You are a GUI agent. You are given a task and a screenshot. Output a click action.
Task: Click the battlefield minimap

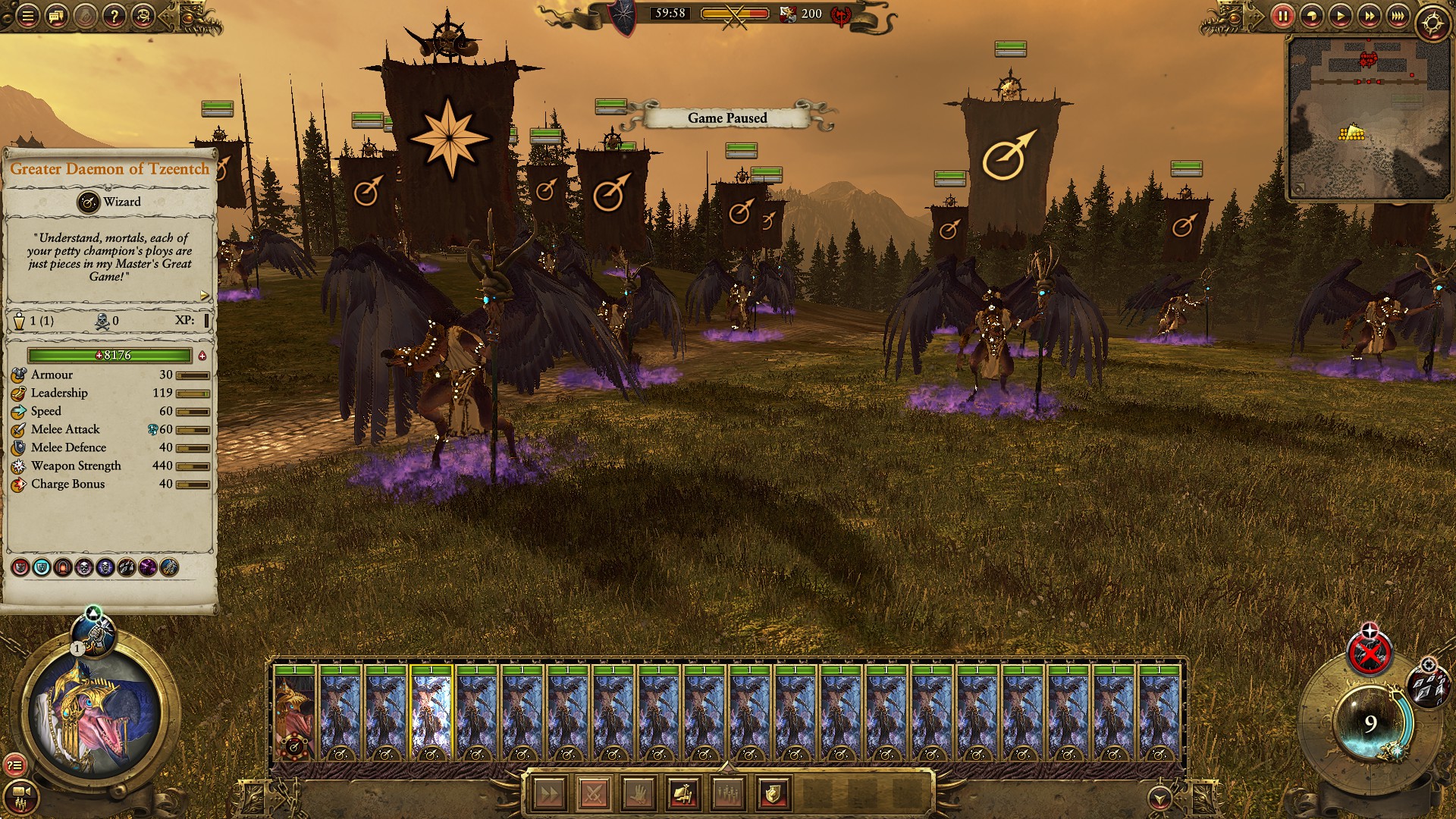[x=1367, y=118]
